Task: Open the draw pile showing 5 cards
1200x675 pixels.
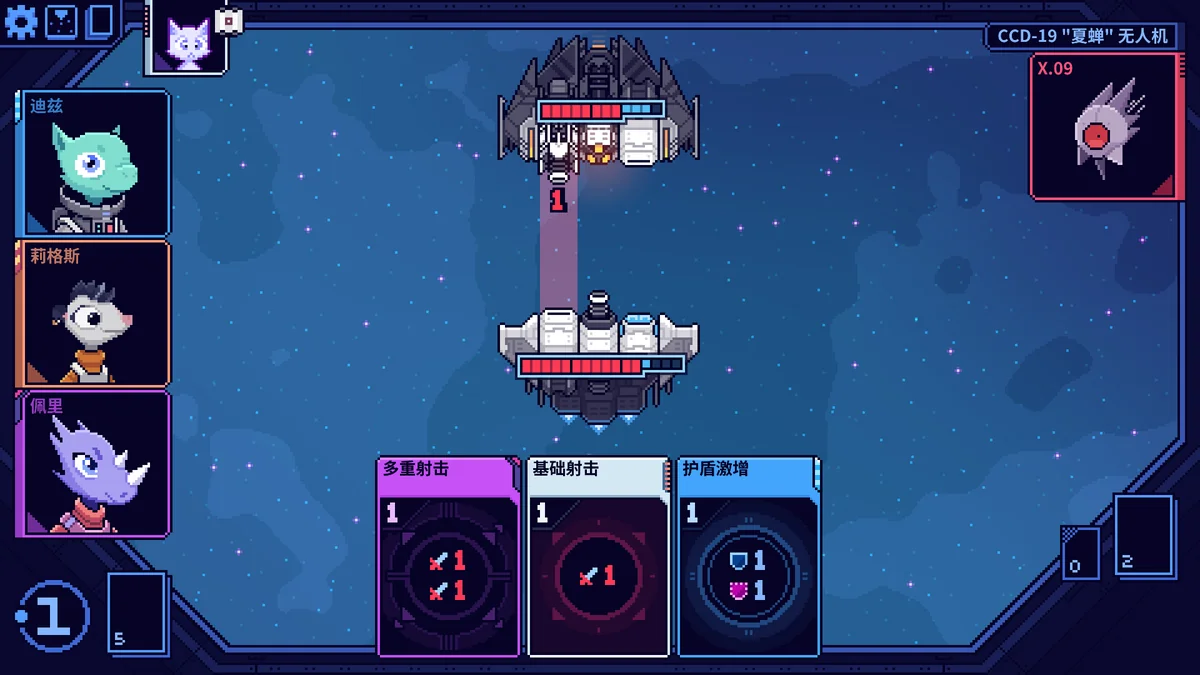Action: coord(137,611)
